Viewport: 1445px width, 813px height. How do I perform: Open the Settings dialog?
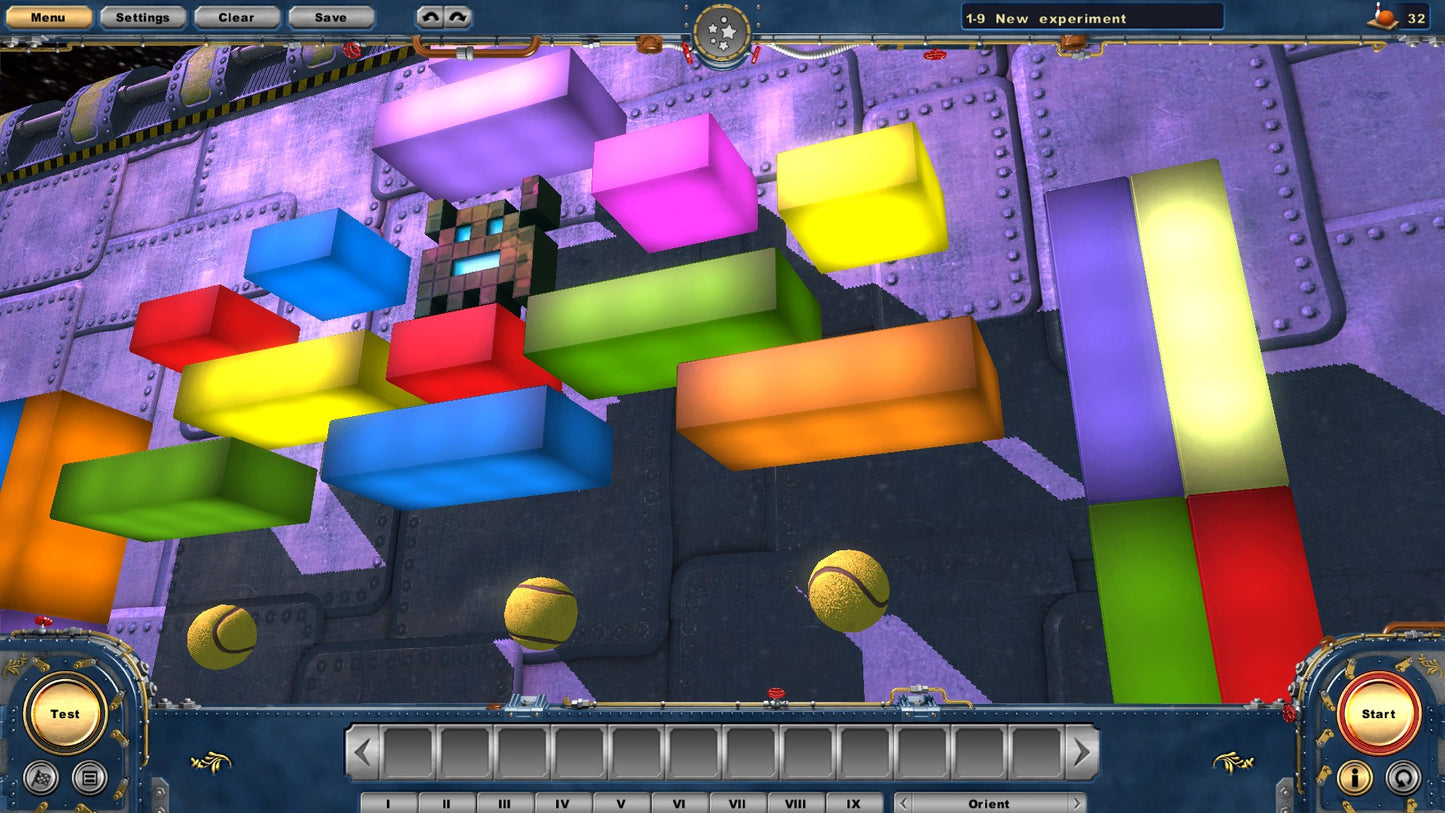click(142, 17)
